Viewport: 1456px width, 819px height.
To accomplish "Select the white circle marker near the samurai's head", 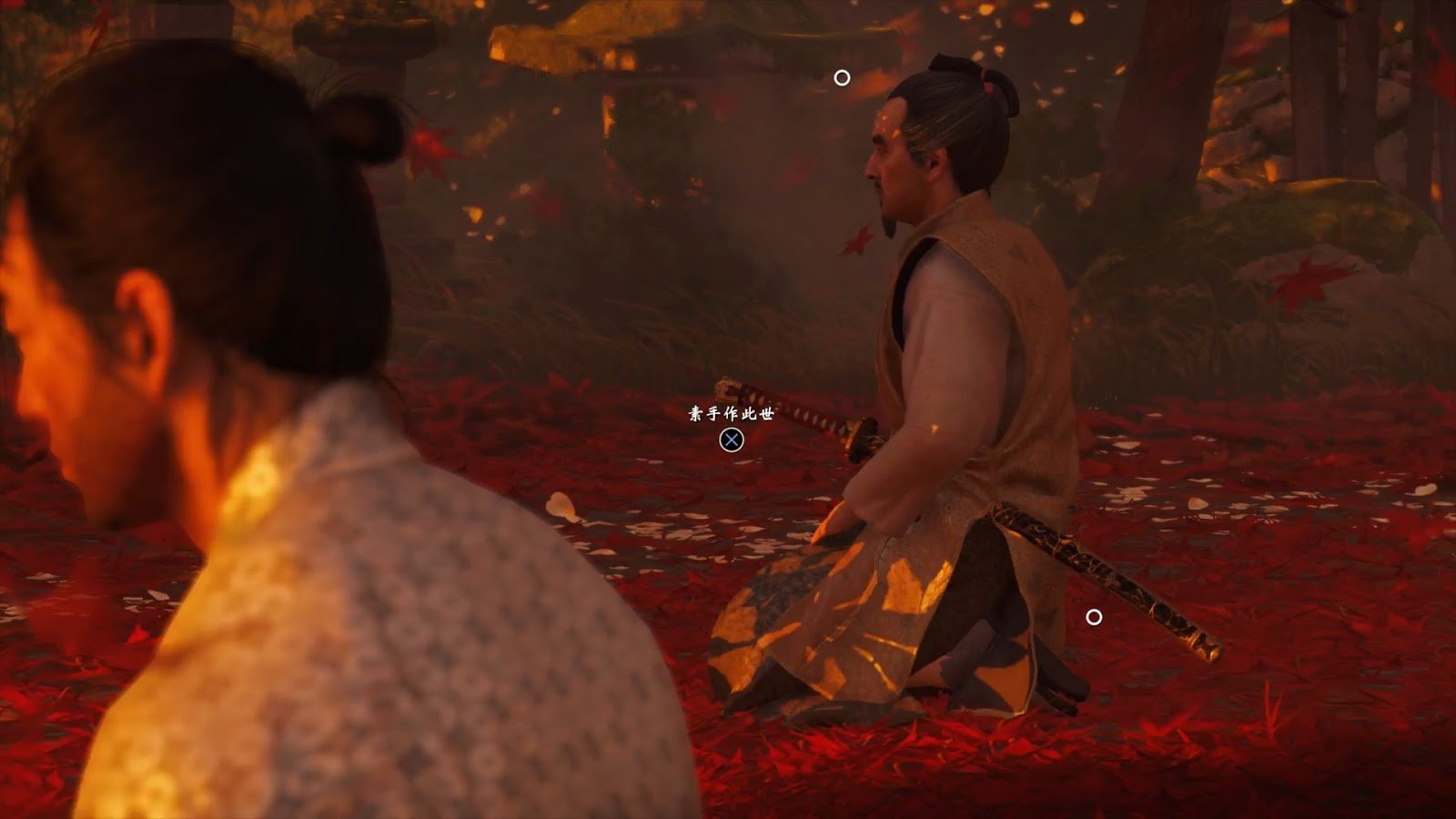I will [x=842, y=76].
